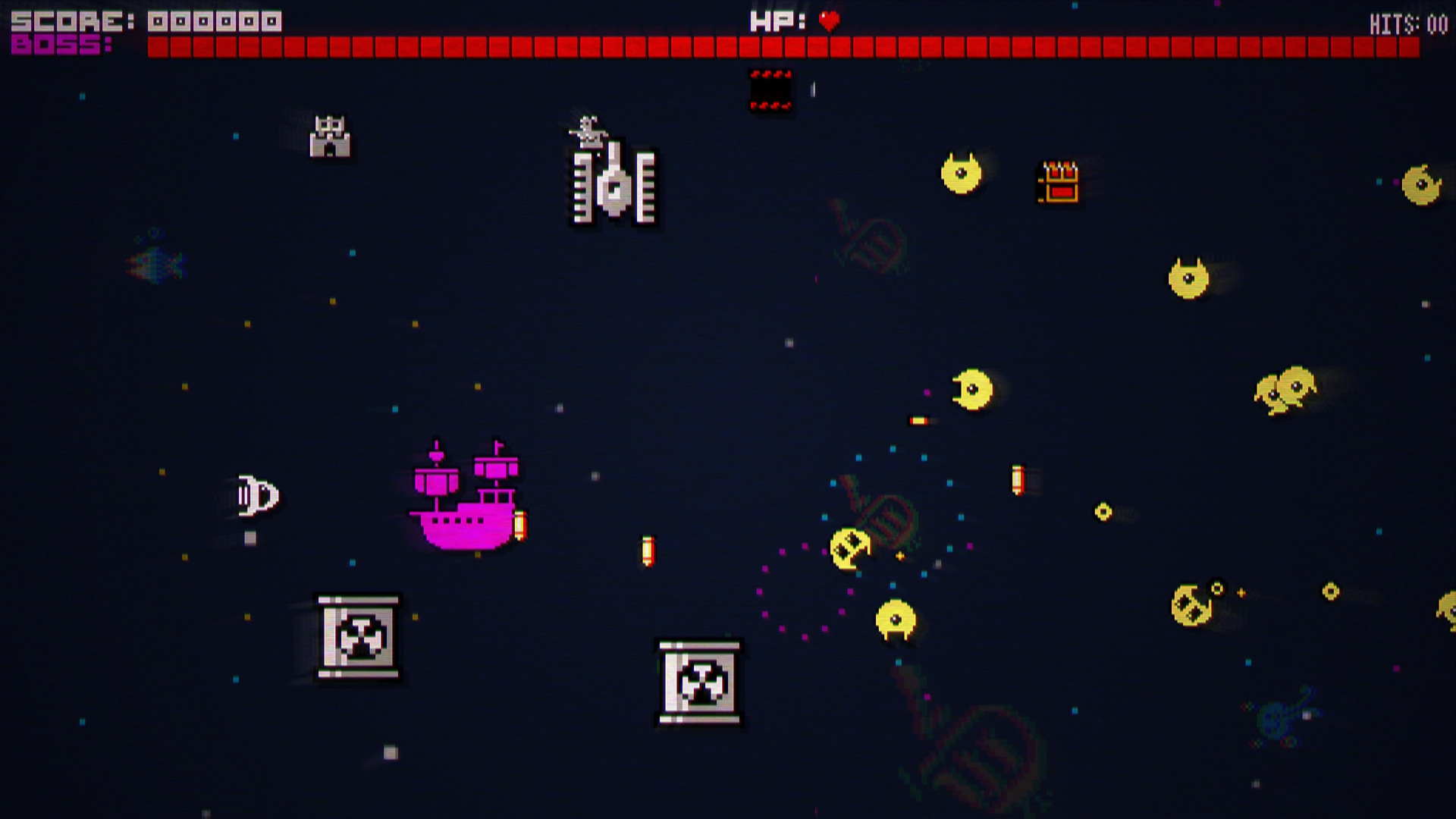Click the orange treasure chest pickup
1456x819 pixels.
(x=1057, y=184)
